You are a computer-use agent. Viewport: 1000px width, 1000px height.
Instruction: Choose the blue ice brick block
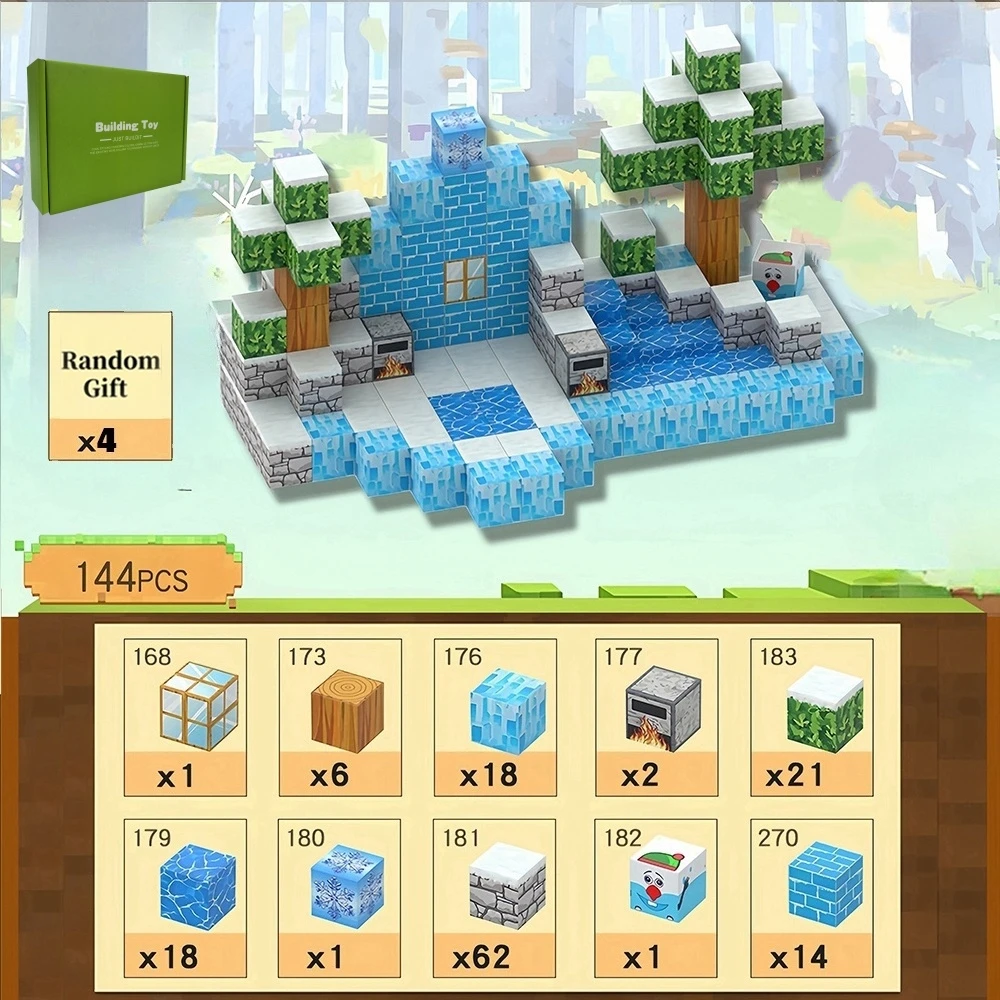[811, 897]
